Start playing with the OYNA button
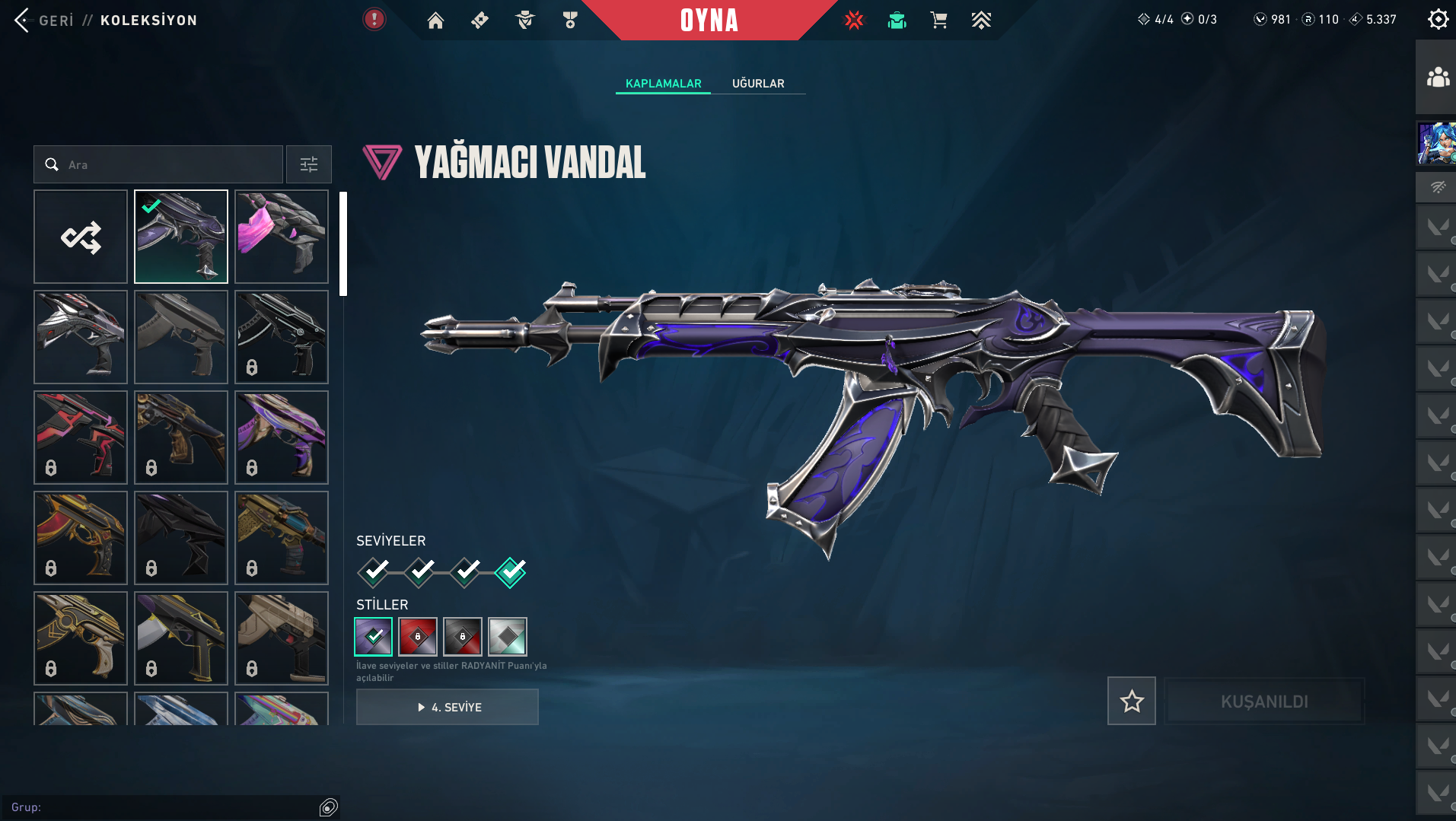Image resolution: width=1456 pixels, height=821 pixels. 709,21
